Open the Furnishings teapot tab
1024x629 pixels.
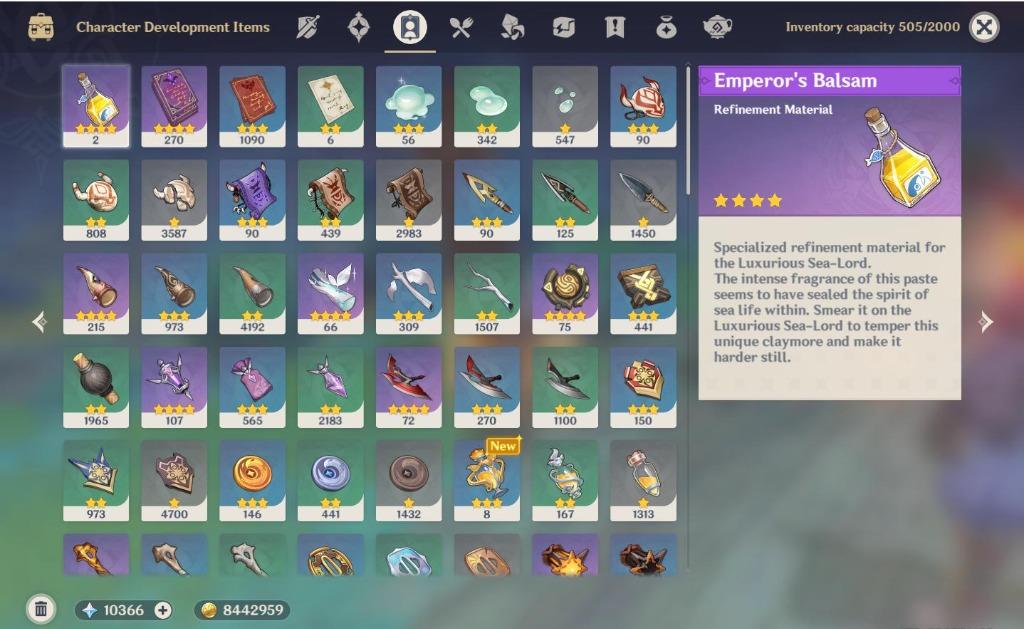717,27
